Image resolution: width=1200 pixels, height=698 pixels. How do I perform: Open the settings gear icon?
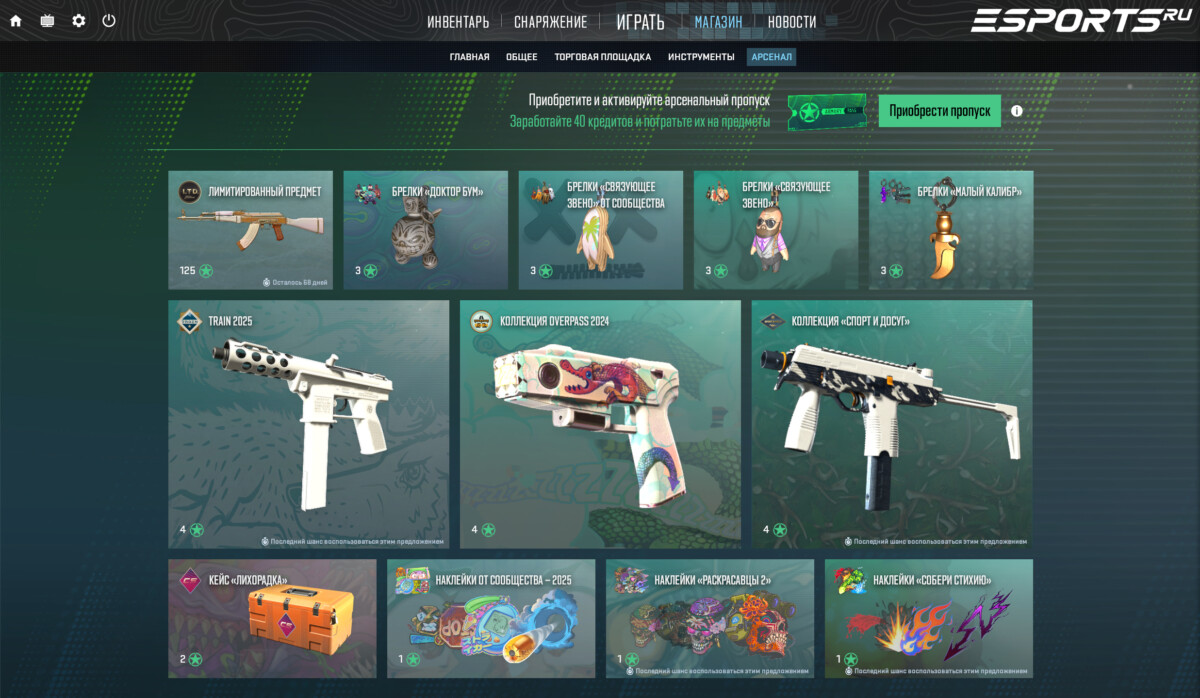[79, 21]
